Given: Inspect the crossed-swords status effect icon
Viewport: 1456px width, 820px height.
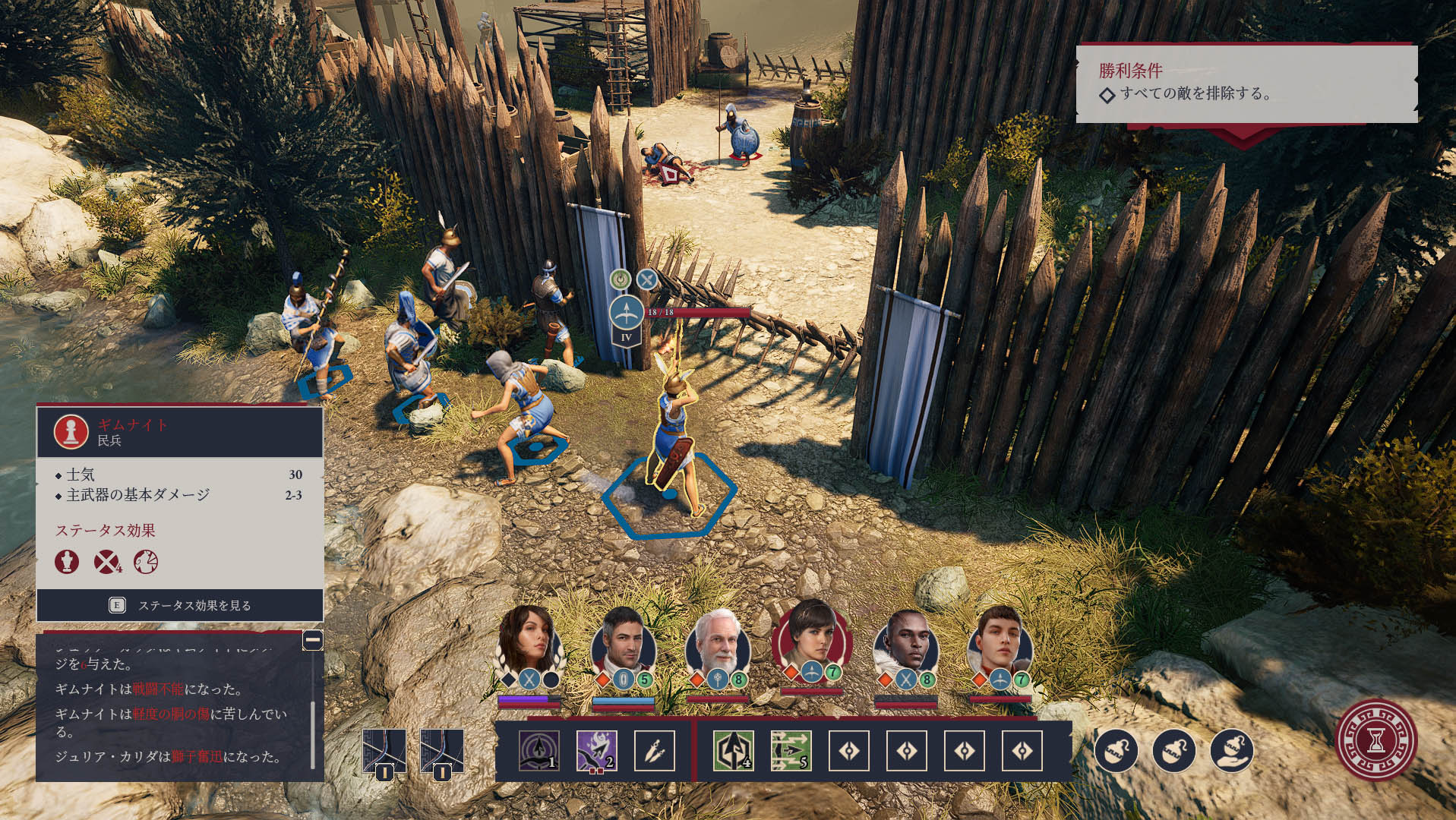Looking at the screenshot, I should (x=106, y=562).
